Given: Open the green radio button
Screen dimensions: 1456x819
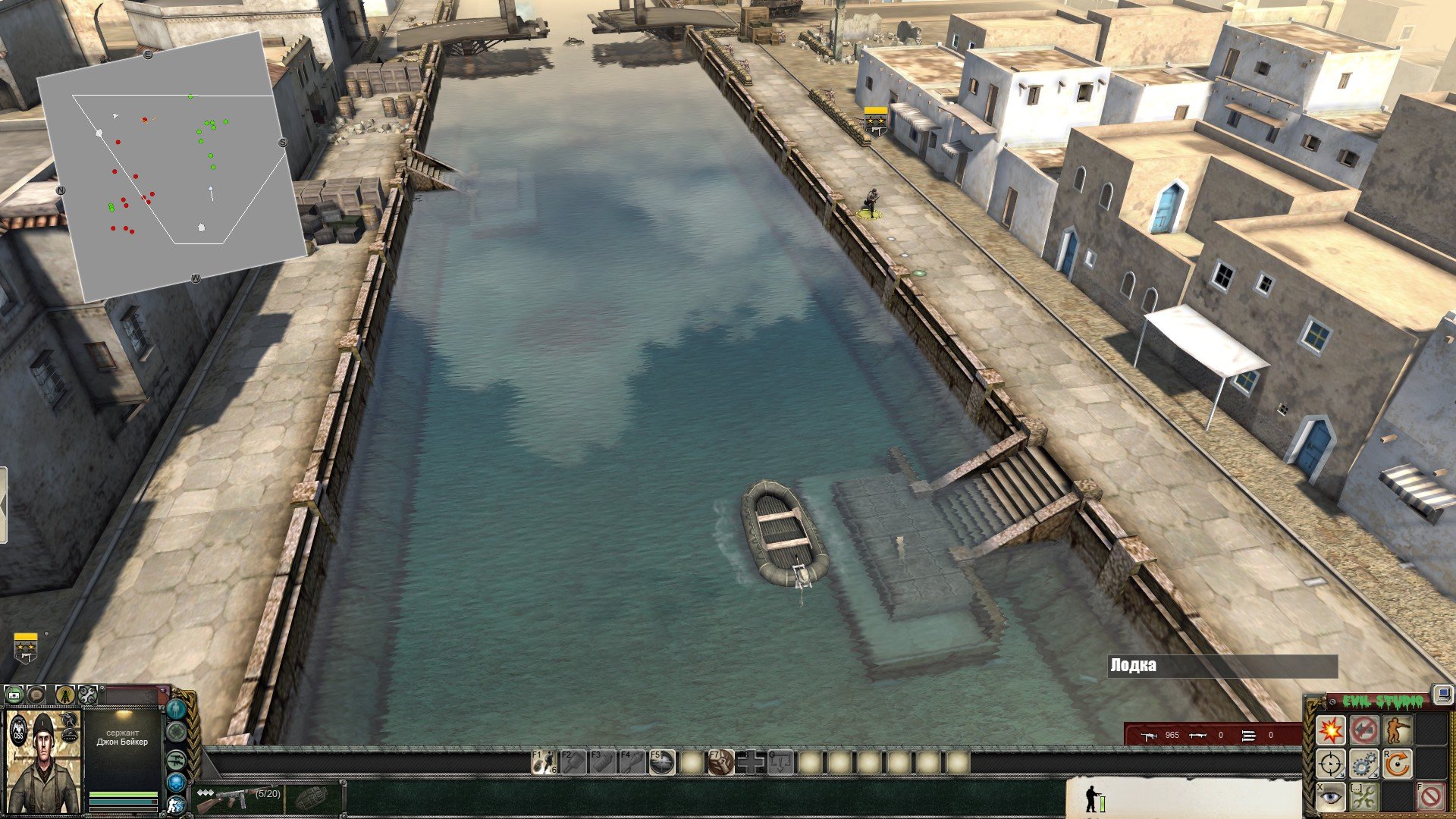Looking at the screenshot, I should pos(14,694).
